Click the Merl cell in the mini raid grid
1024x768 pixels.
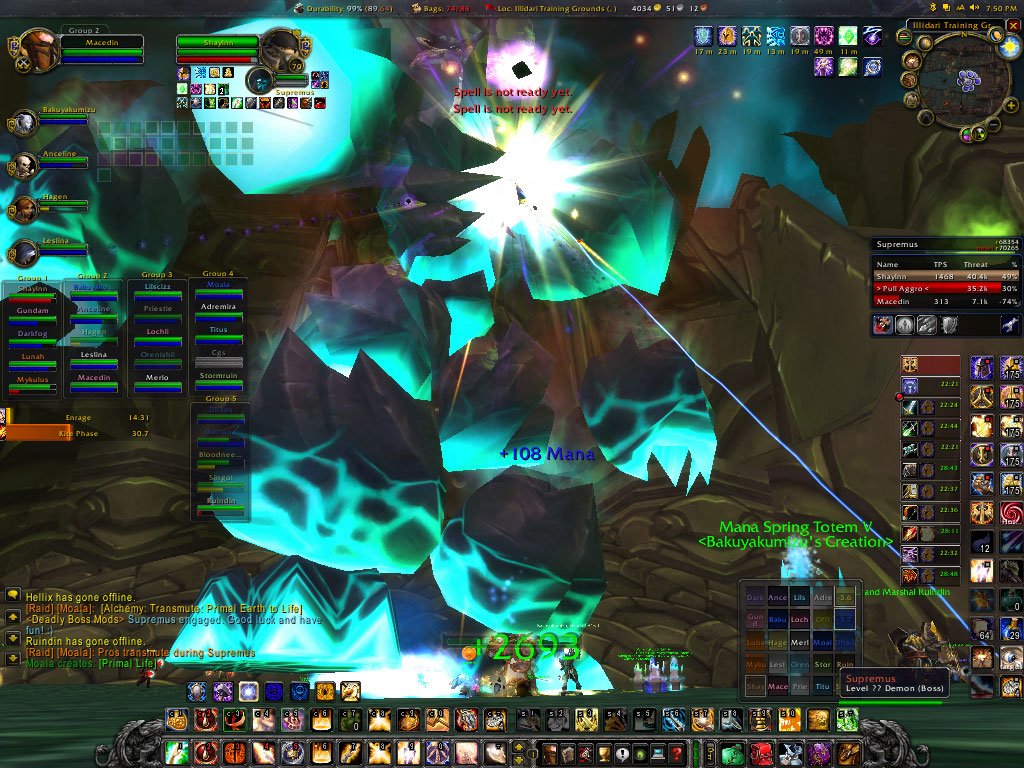click(x=799, y=642)
